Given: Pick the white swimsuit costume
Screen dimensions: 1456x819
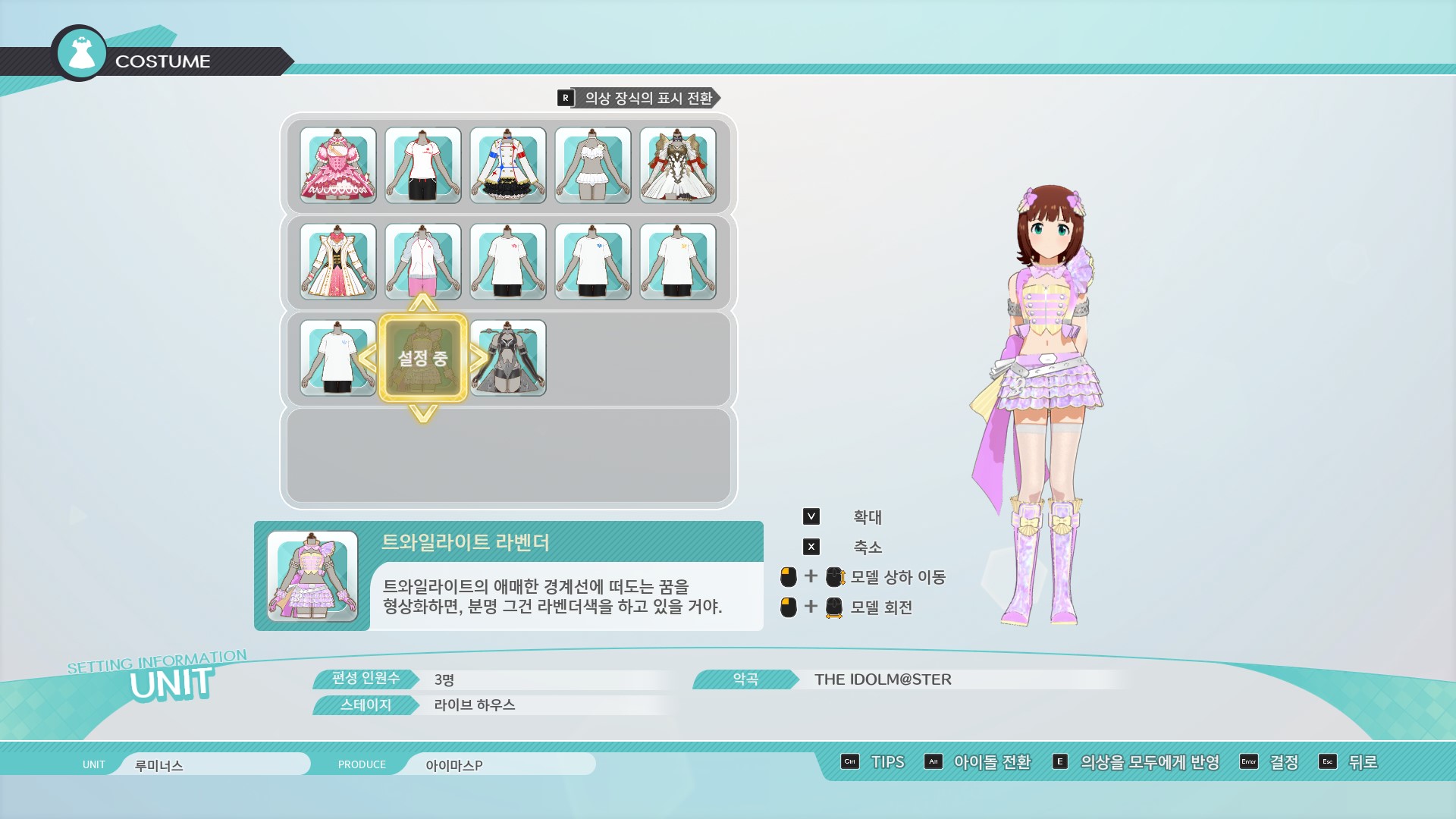Looking at the screenshot, I should click(x=593, y=165).
